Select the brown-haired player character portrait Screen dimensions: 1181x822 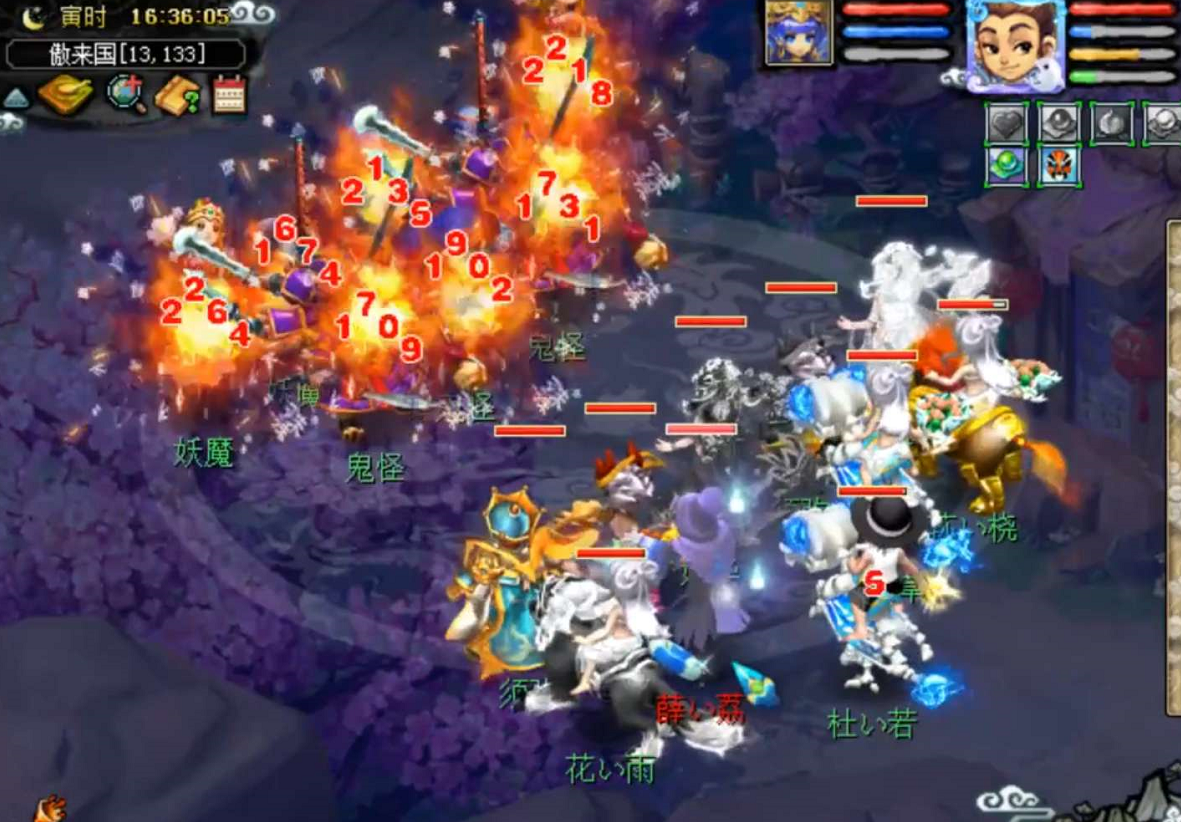click(x=1014, y=46)
